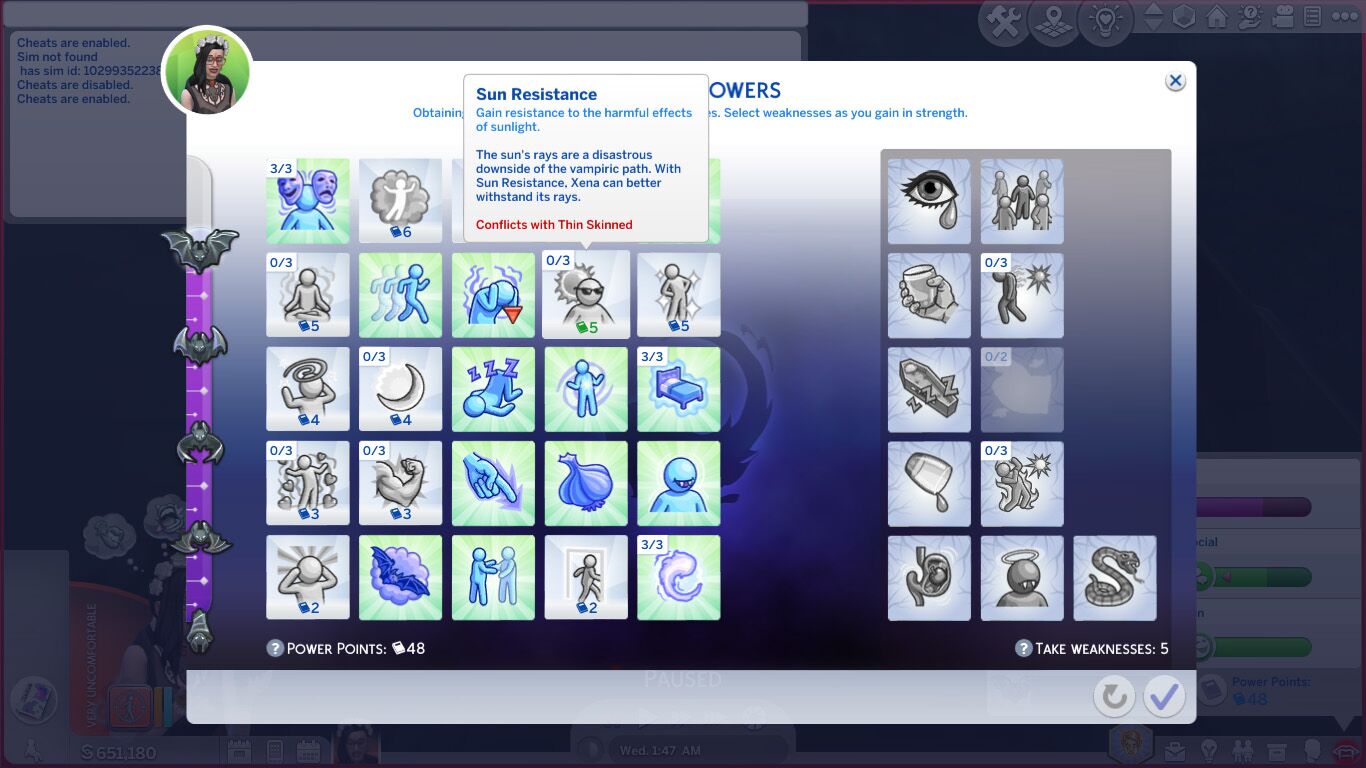This screenshot has height=768, width=1366.
Task: Take the coffin sleeping weakness
Action: (x=929, y=389)
